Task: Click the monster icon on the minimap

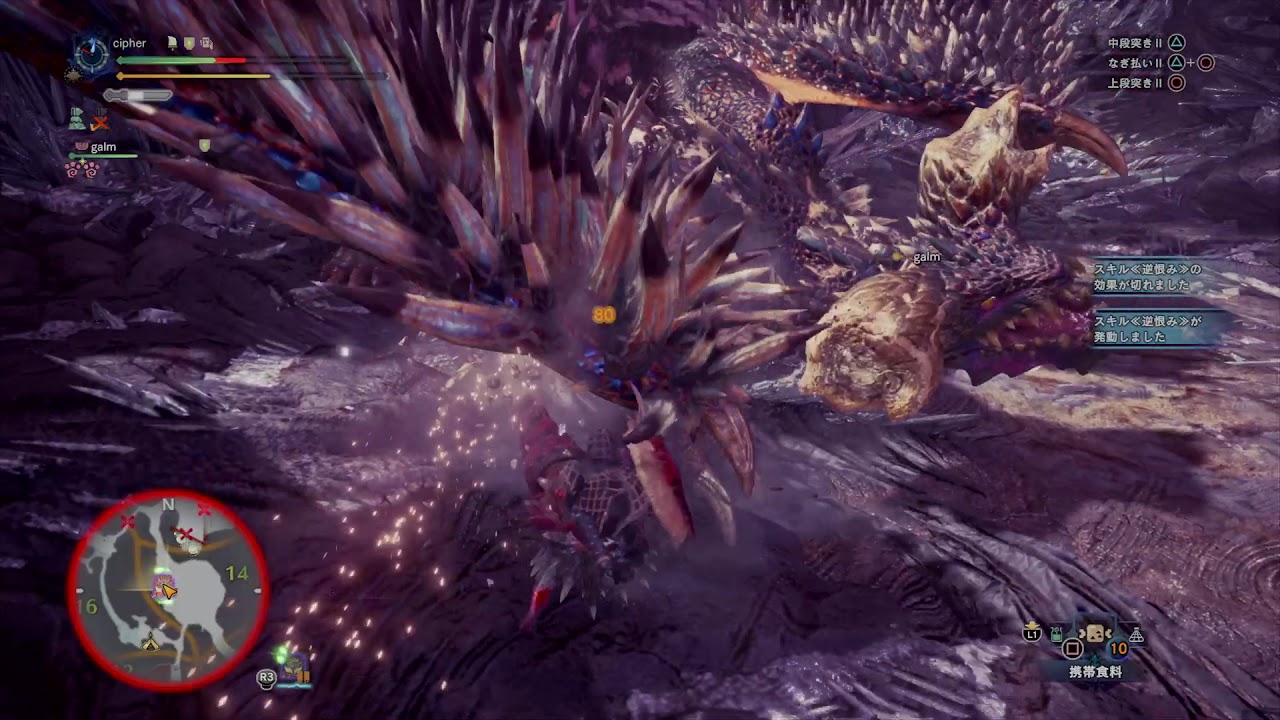Action: click(x=160, y=585)
